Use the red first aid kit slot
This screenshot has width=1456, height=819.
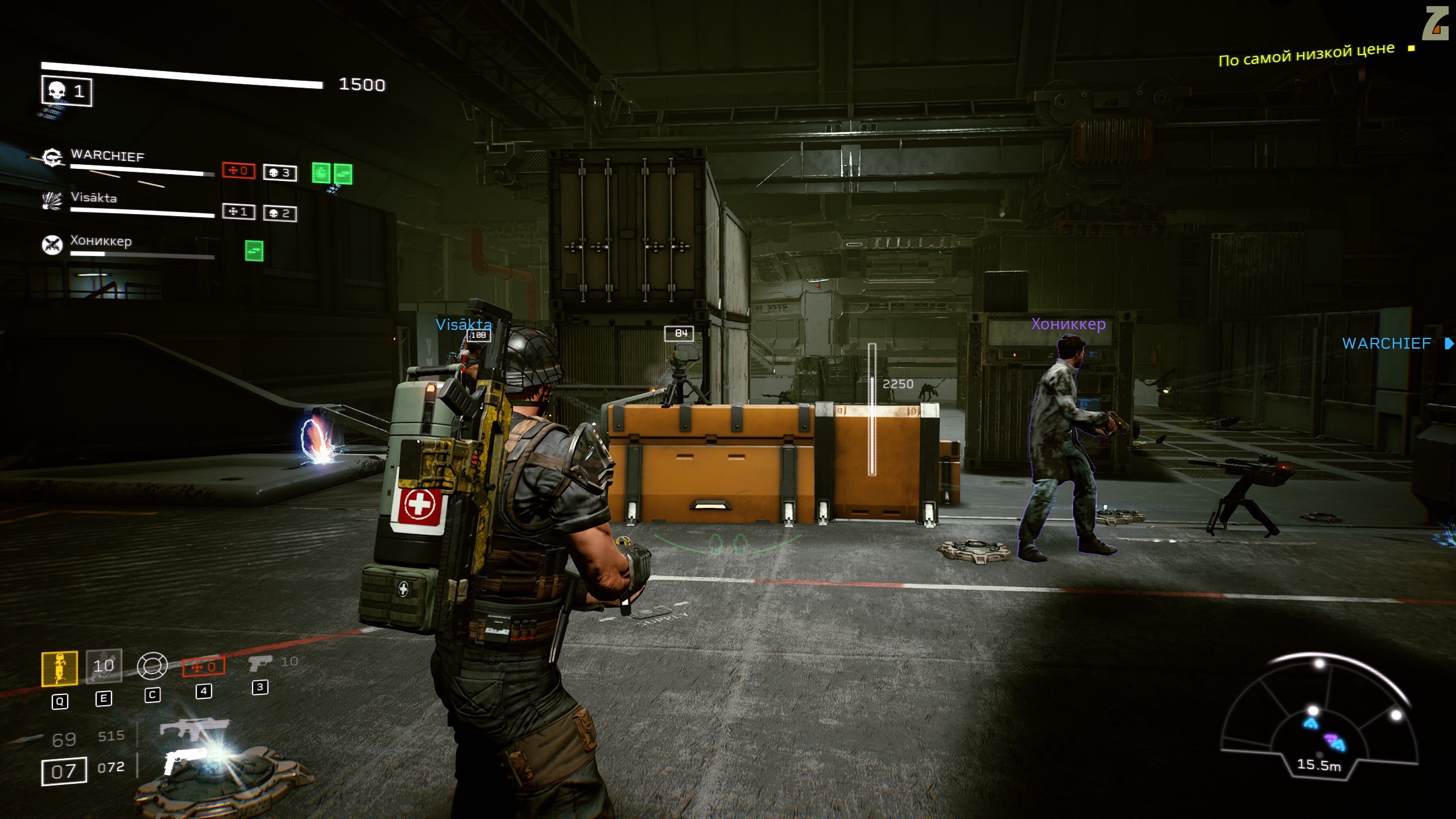pyautogui.click(x=204, y=667)
